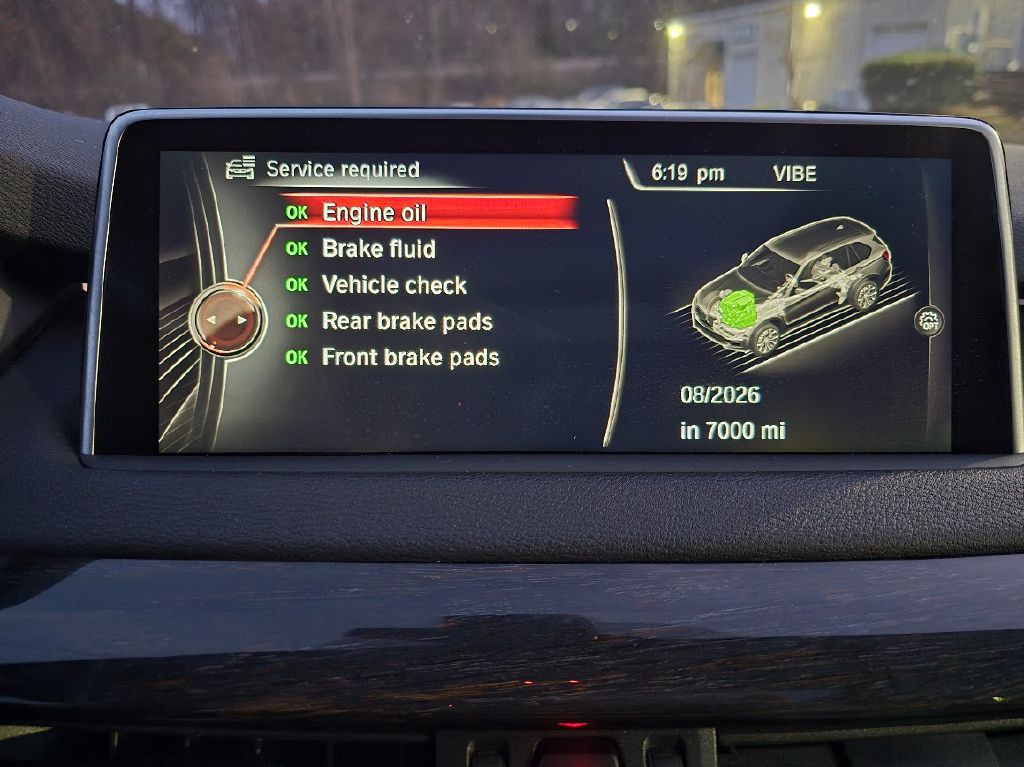The height and width of the screenshot is (767, 1024).
Task: Select the Rear brake pads entry
Action: tap(406, 321)
